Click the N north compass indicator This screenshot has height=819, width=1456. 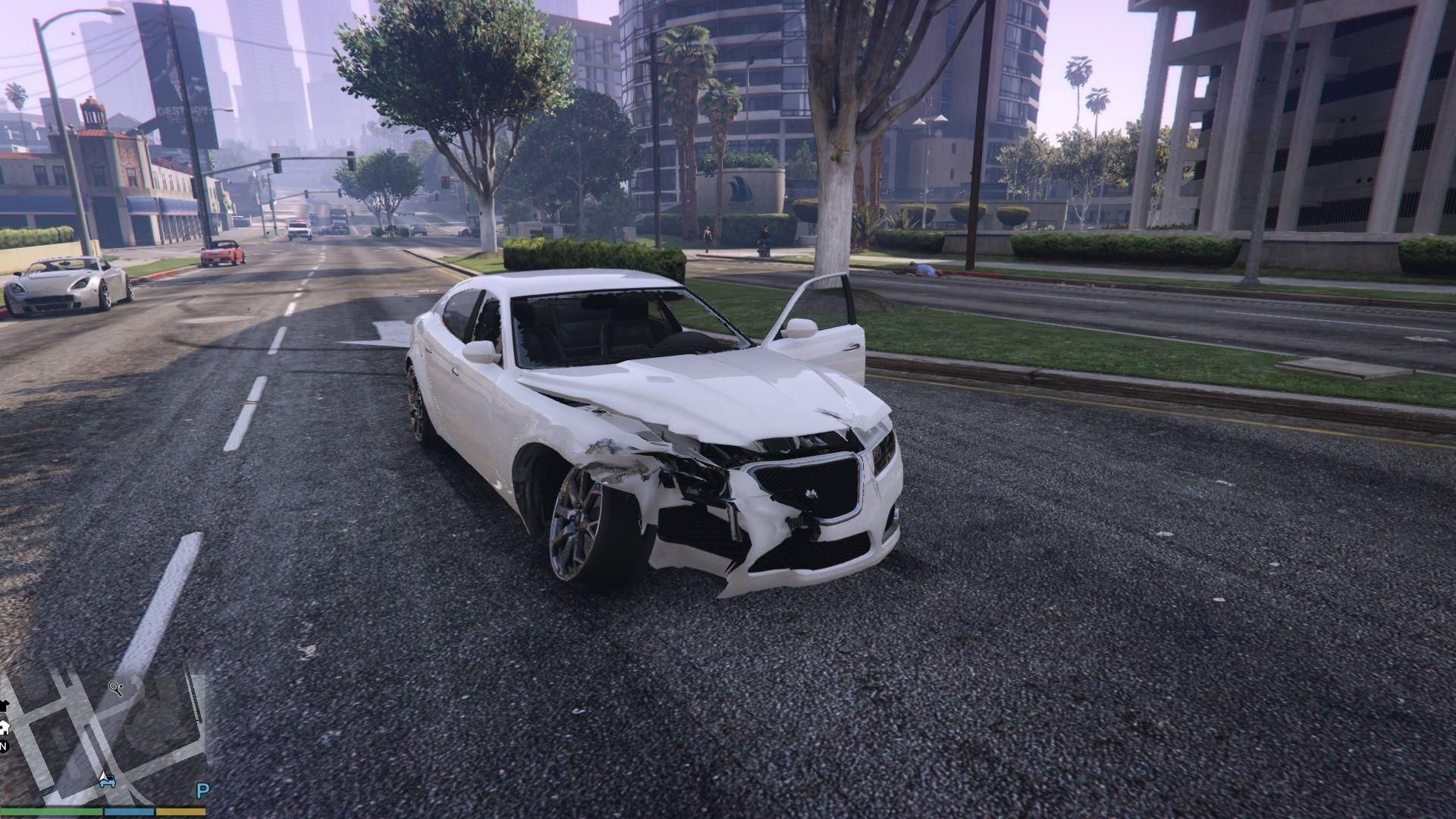point(3,746)
